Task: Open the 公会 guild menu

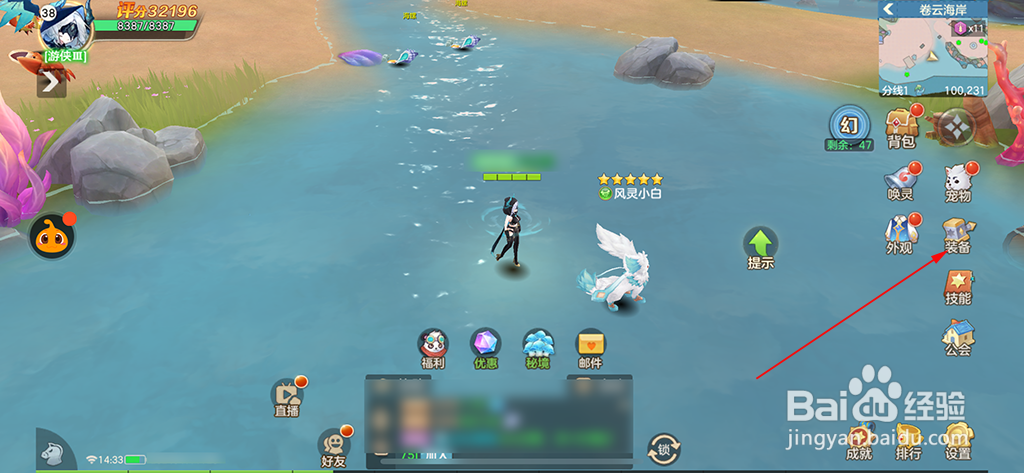Action: [958, 336]
